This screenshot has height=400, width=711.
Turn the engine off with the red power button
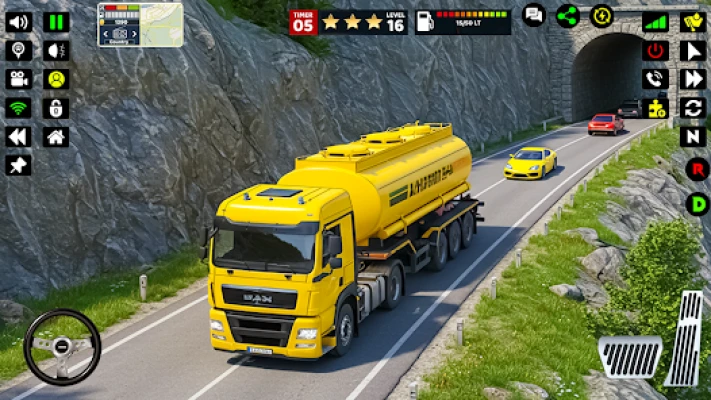coord(655,50)
